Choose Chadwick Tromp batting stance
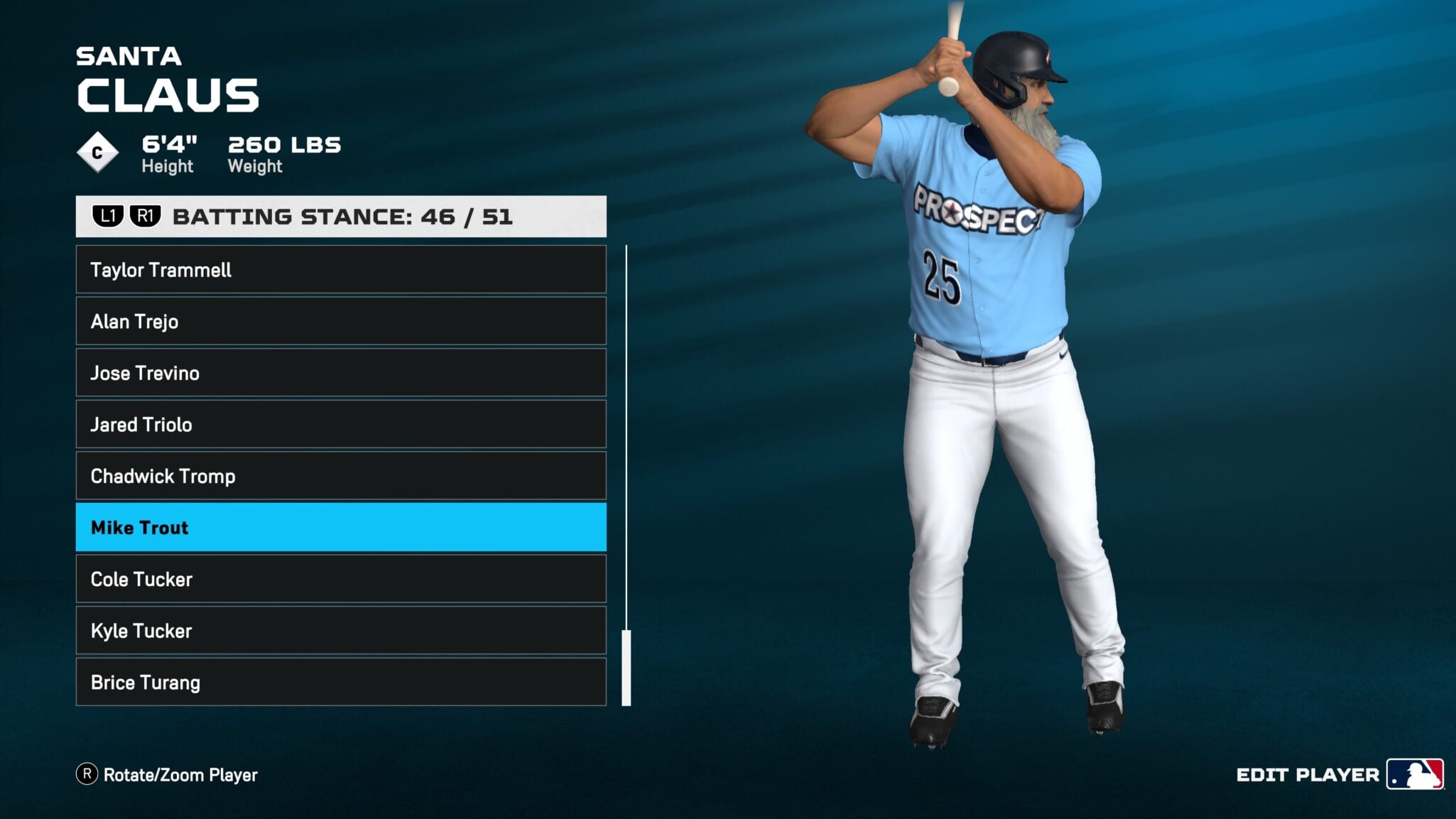This screenshot has height=819, width=1456. tap(341, 476)
